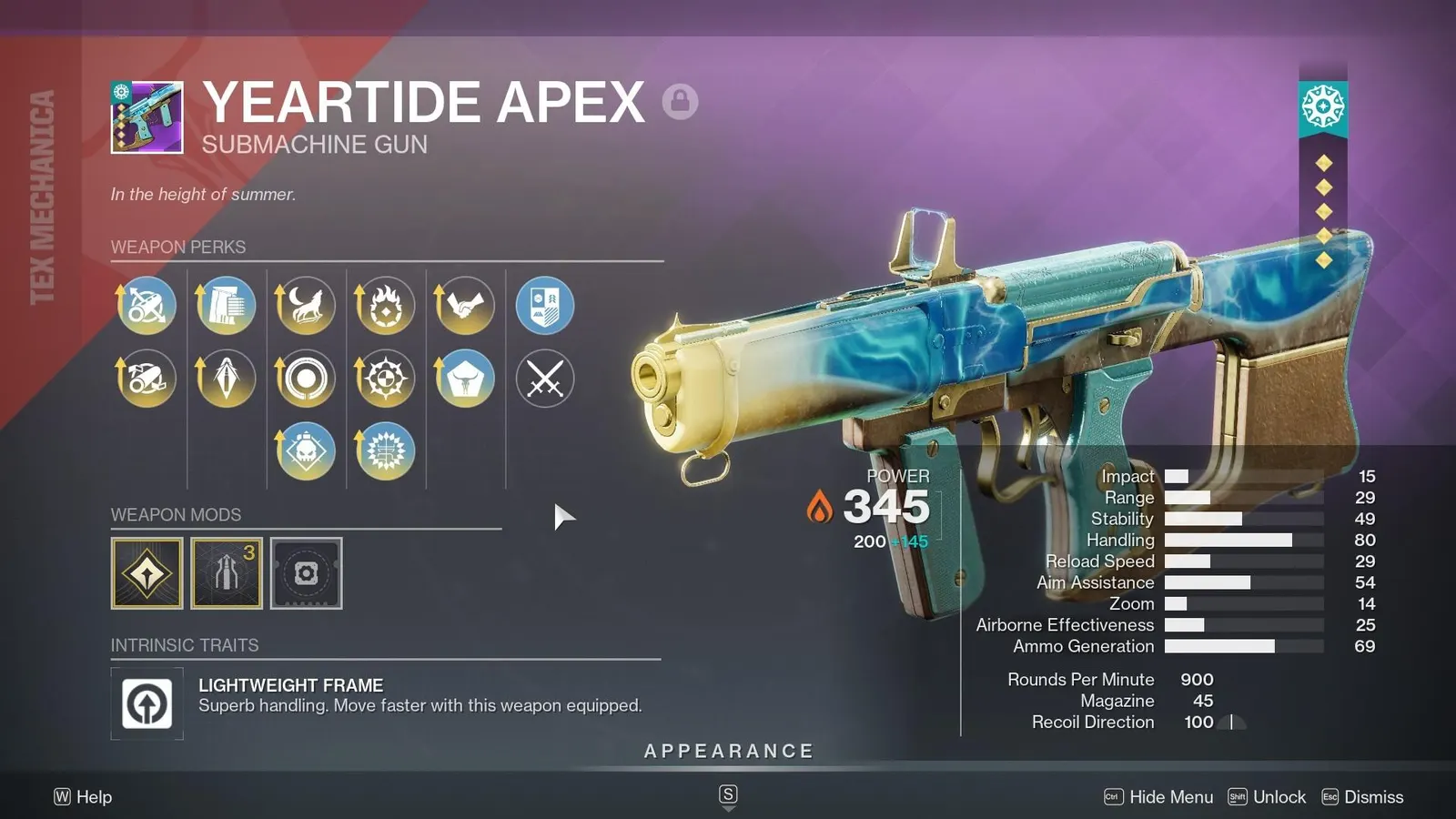The image size is (1456, 819).
Task: Open the origin trait shield perk
Action: tap(545, 306)
